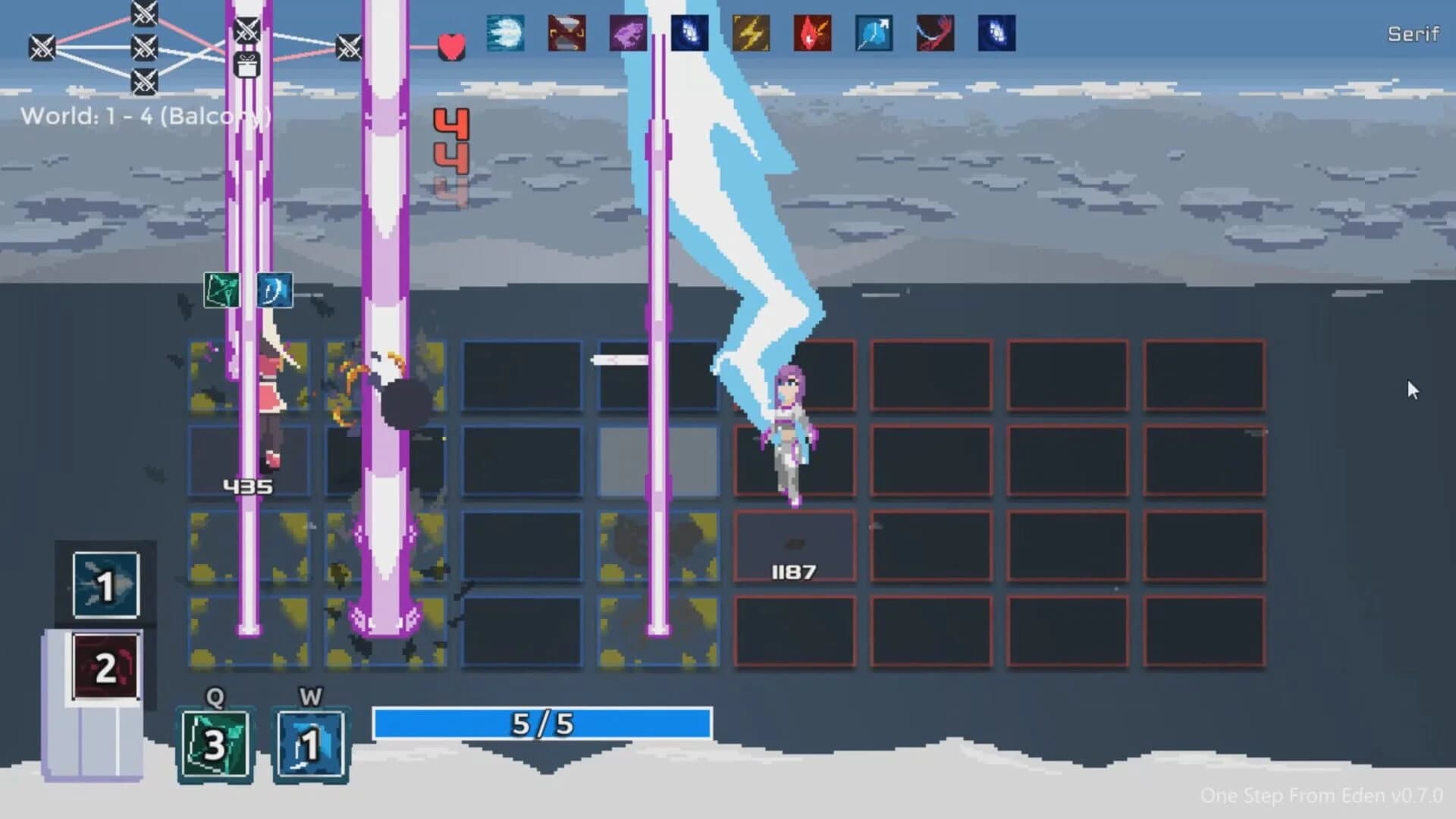Image resolution: width=1456 pixels, height=819 pixels.
Task: Click the spell deck slot labeled 1
Action: coord(105,584)
